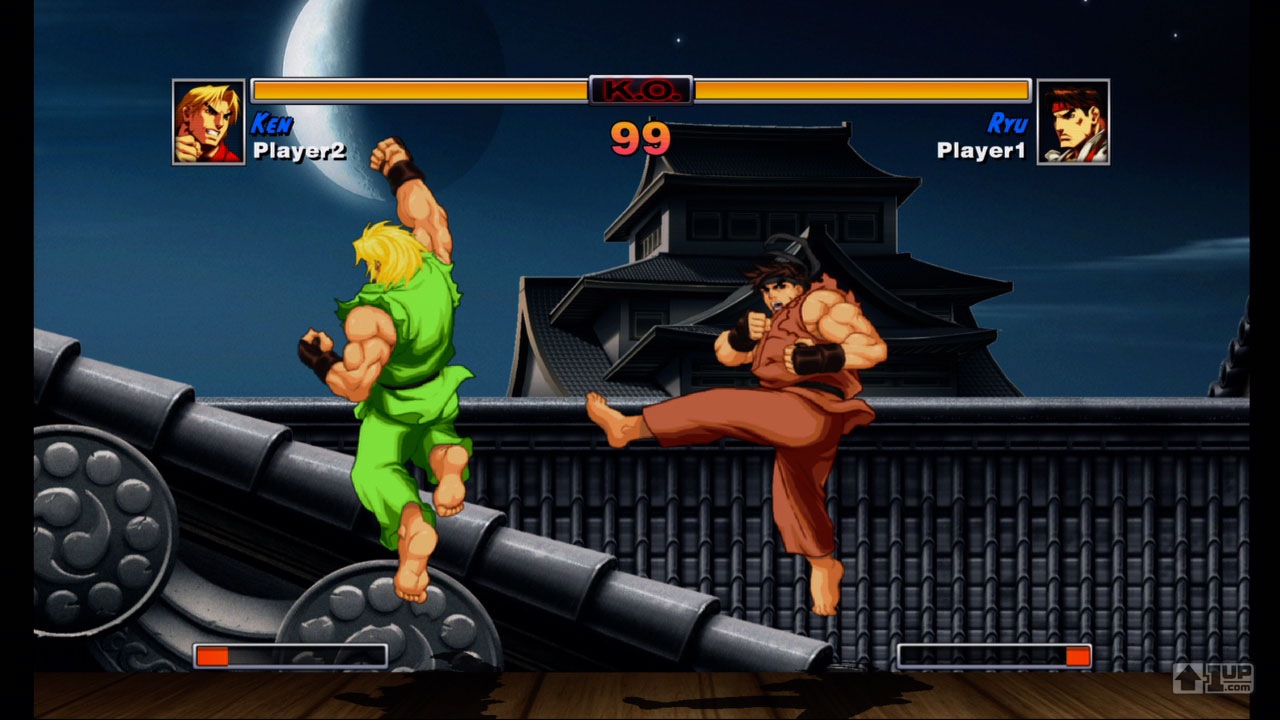
Task: Click Ken's super meter gauge bottom left
Action: pyautogui.click(x=290, y=657)
